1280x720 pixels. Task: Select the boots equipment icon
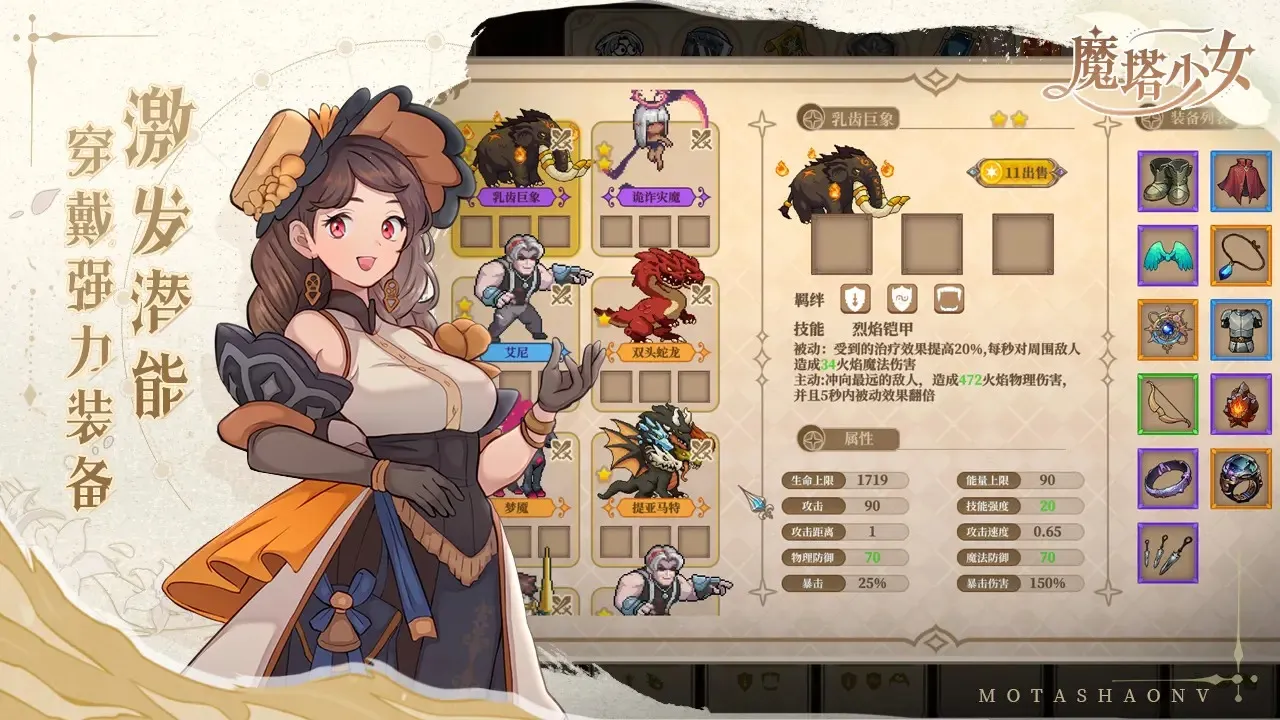[x=1166, y=182]
